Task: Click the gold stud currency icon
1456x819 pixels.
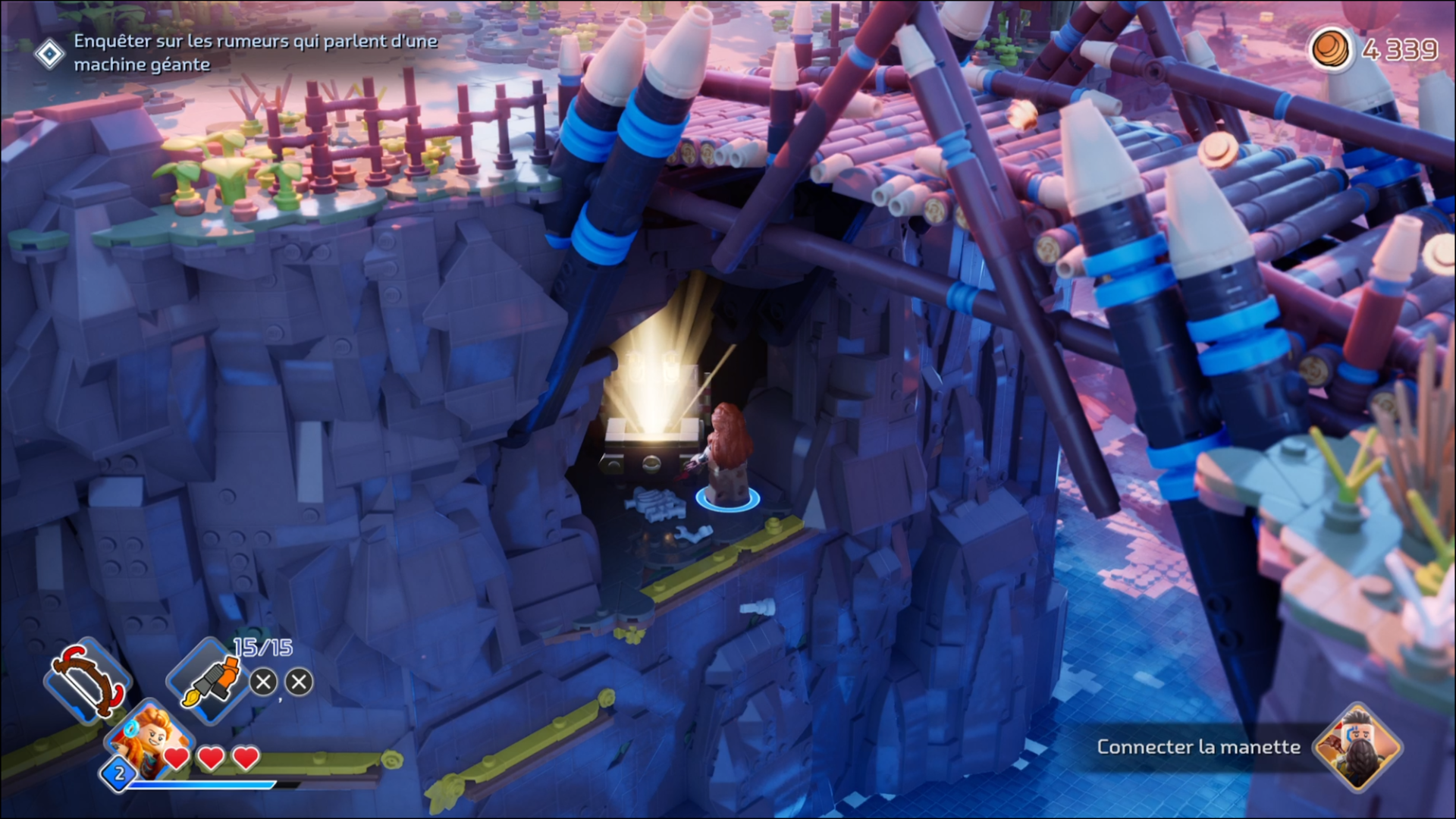Action: [x=1331, y=50]
